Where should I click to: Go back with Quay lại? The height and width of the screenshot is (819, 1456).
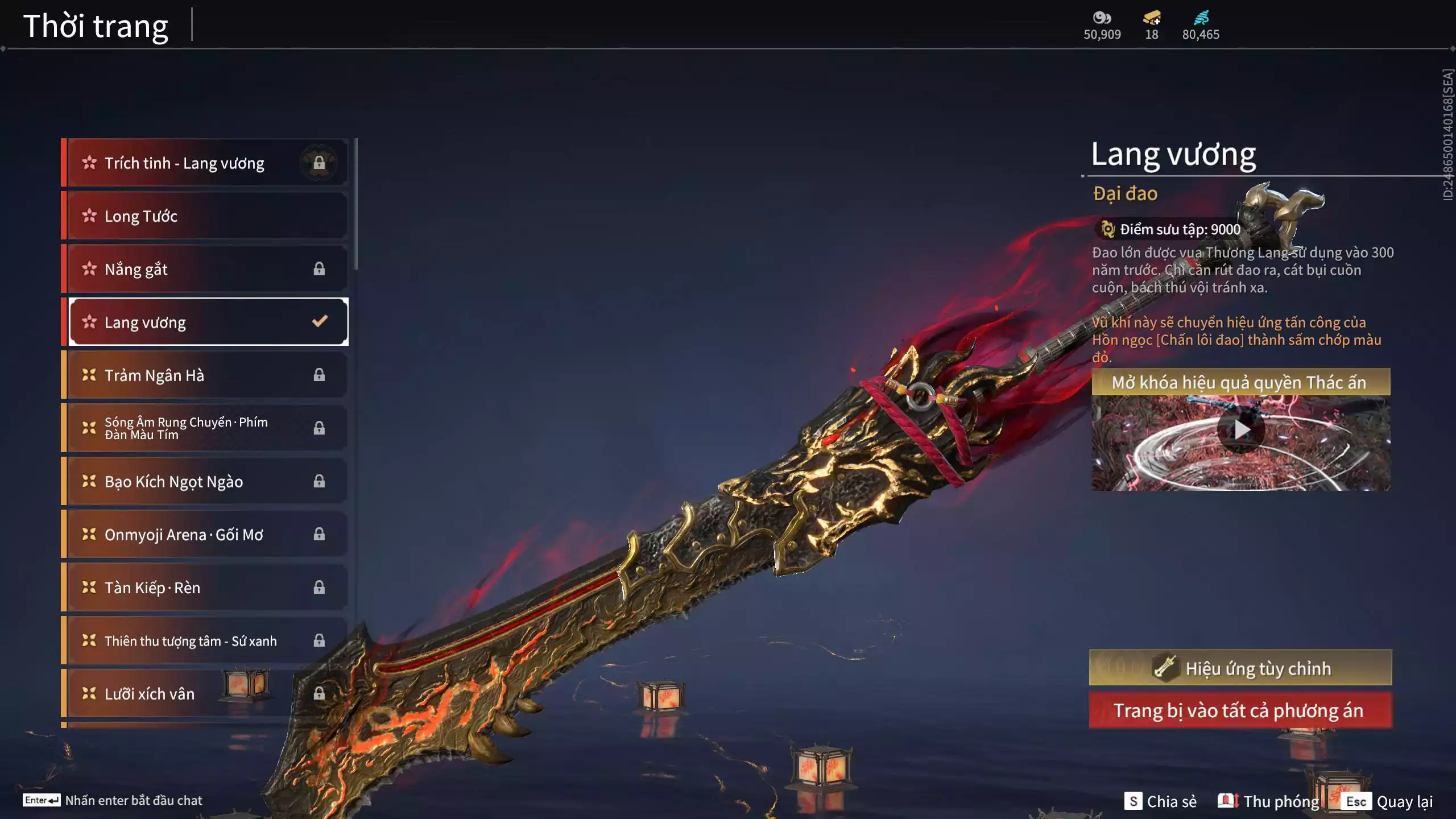click(x=1387, y=801)
